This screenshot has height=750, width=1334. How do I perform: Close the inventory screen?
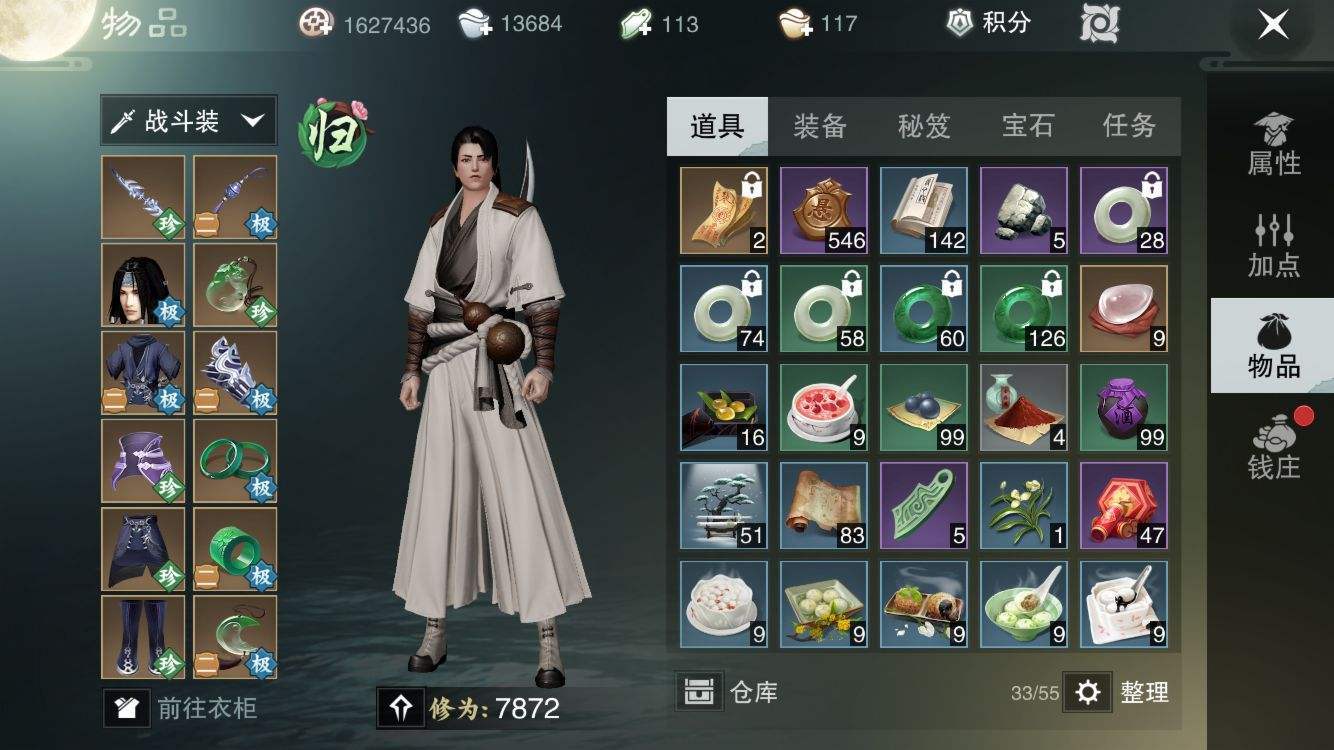coord(1273,24)
